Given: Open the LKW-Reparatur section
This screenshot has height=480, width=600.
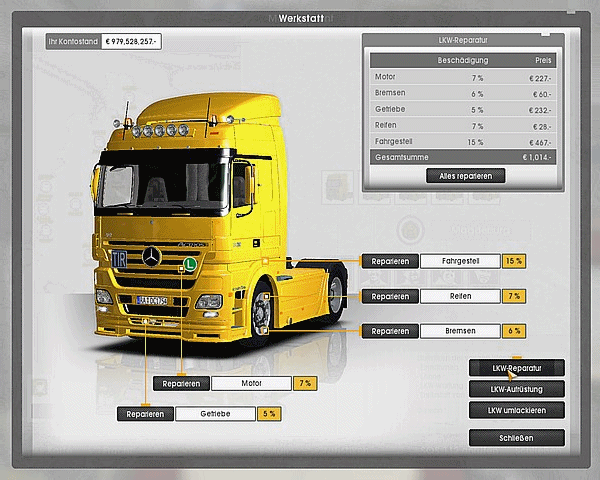Looking at the screenshot, I should 516,368.
